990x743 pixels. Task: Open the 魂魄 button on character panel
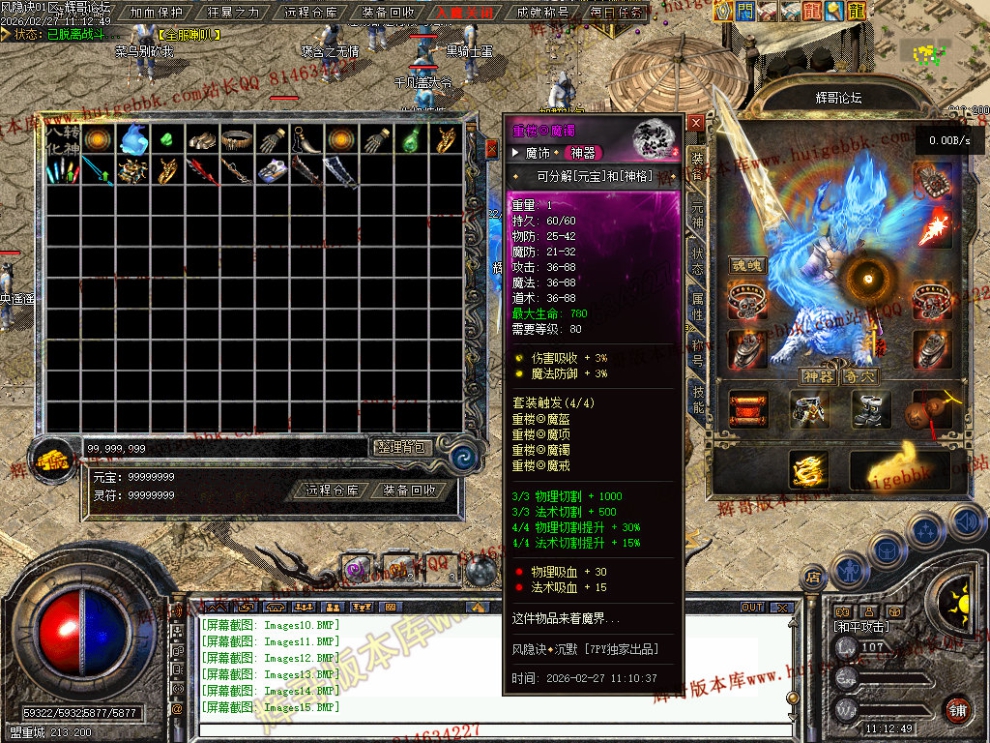[x=747, y=265]
